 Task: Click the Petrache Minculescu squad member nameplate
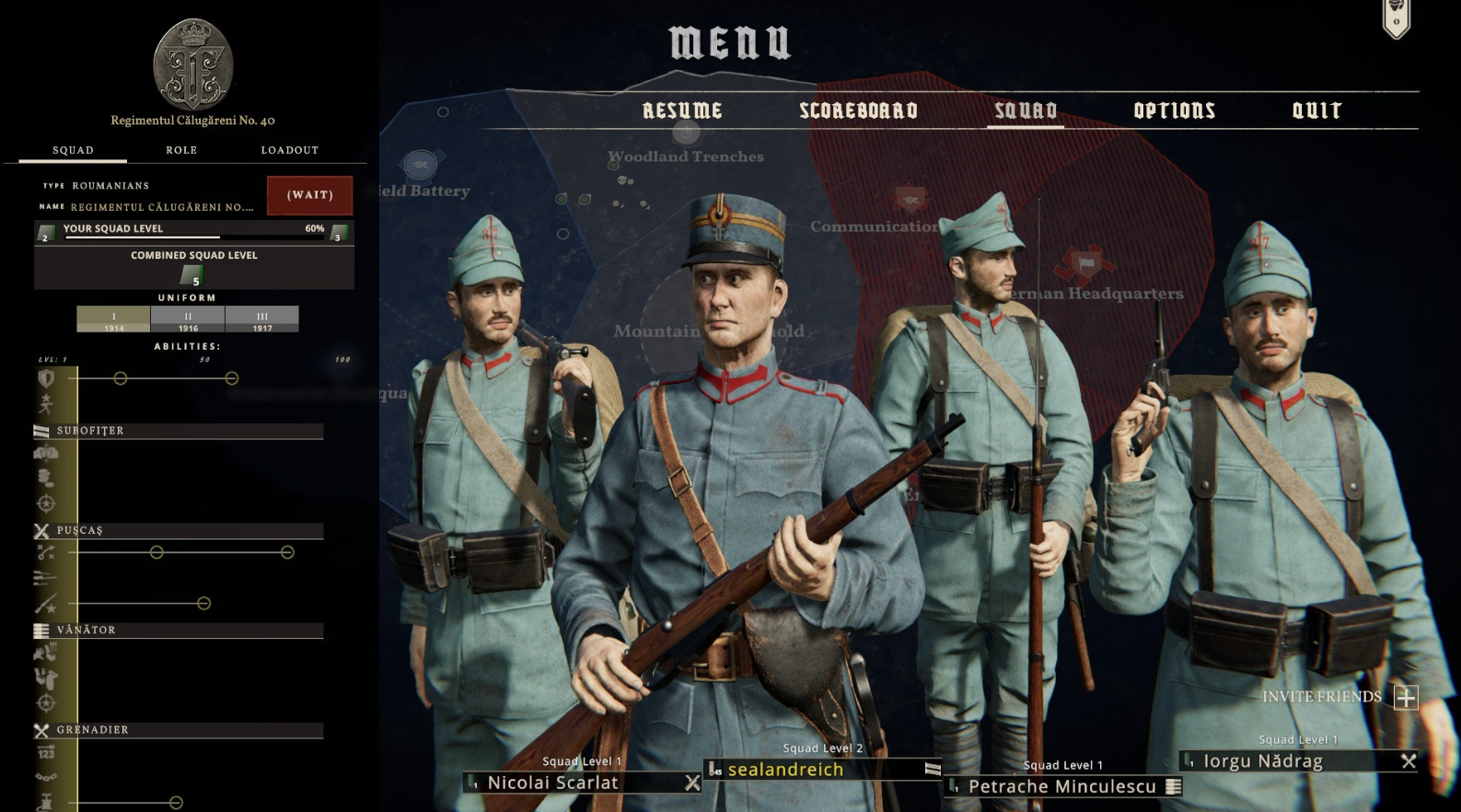[x=1061, y=786]
